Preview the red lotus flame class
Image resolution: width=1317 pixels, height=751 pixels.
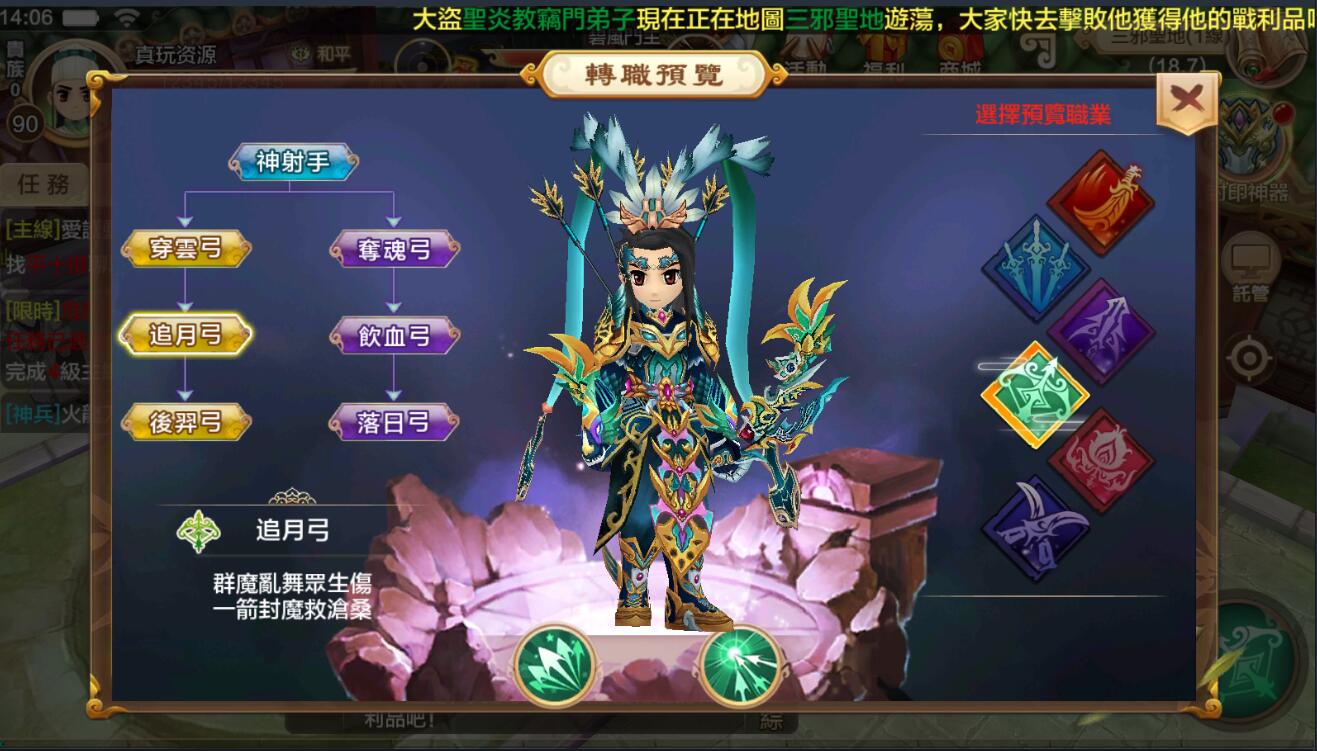point(1101,460)
